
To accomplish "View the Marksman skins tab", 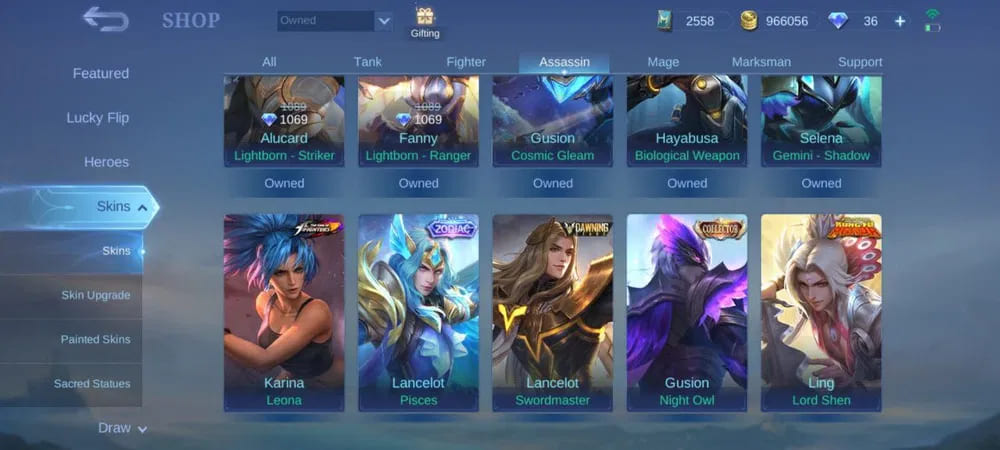I will [x=761, y=62].
